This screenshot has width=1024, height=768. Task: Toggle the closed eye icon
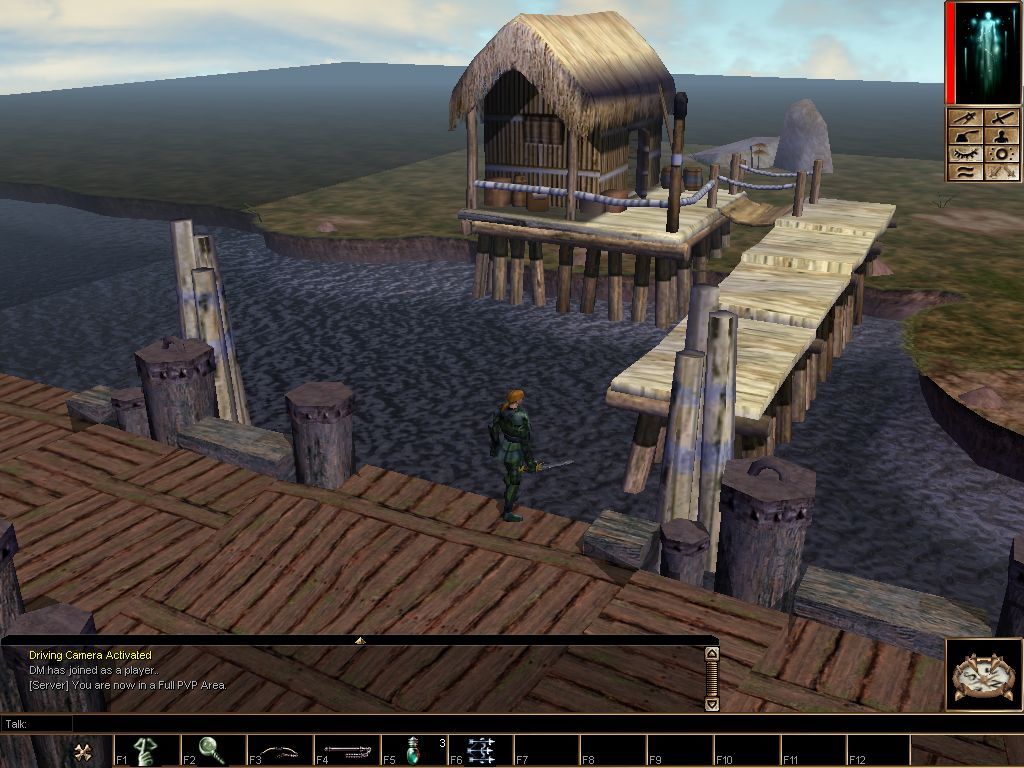tap(965, 155)
